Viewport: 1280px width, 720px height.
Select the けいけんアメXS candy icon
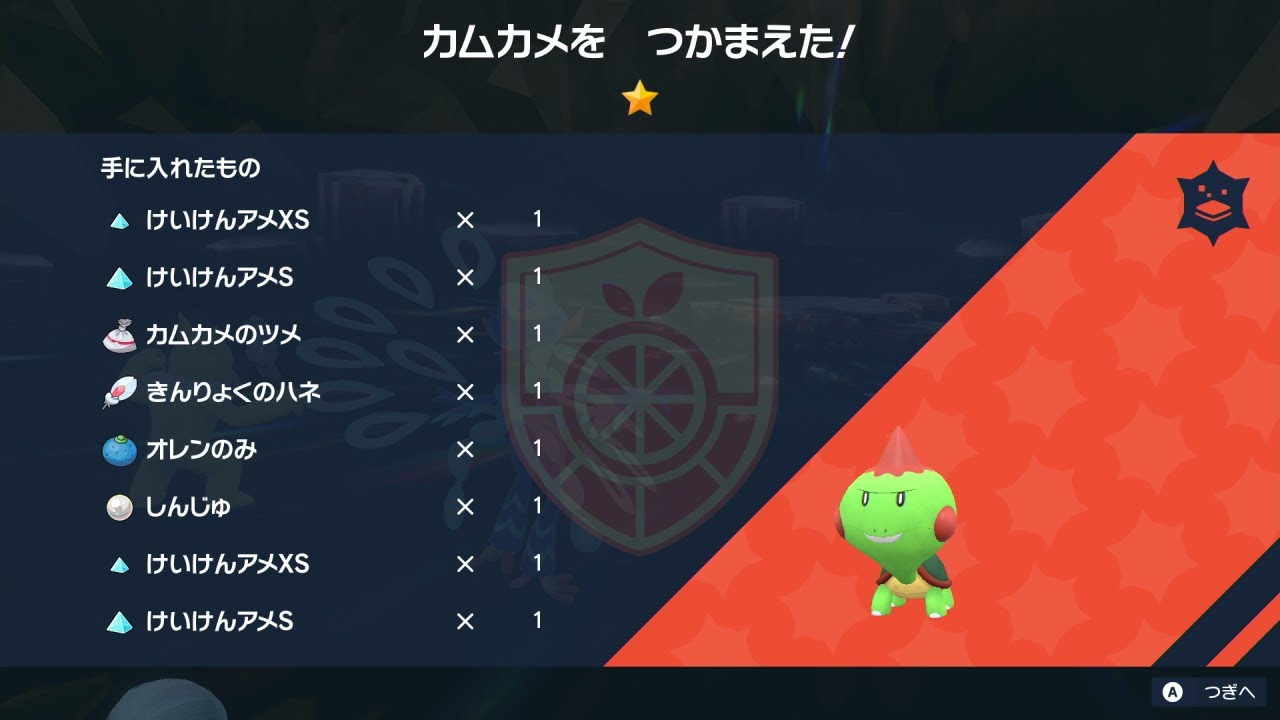tap(118, 221)
